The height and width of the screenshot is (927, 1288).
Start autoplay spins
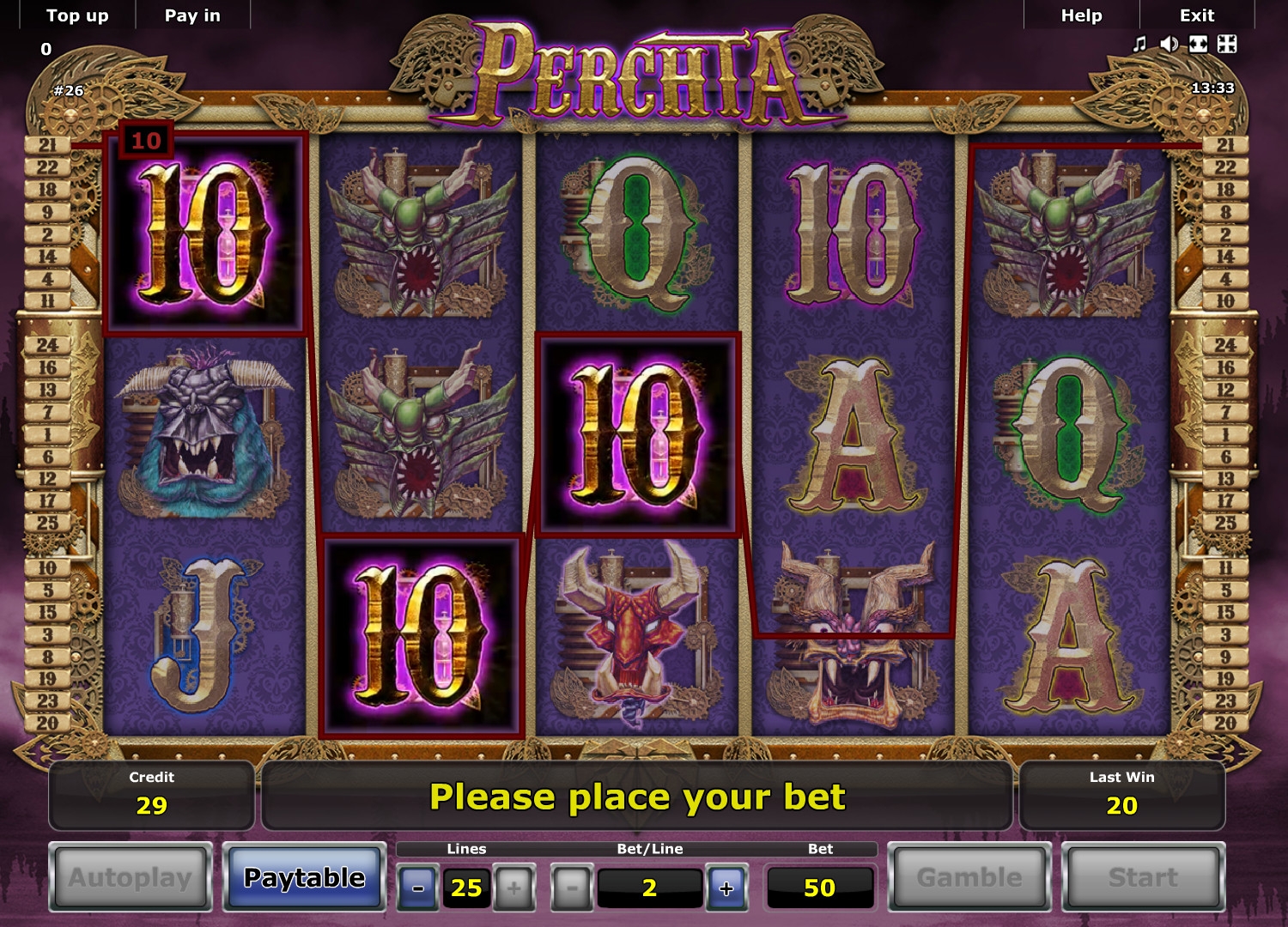[x=131, y=877]
